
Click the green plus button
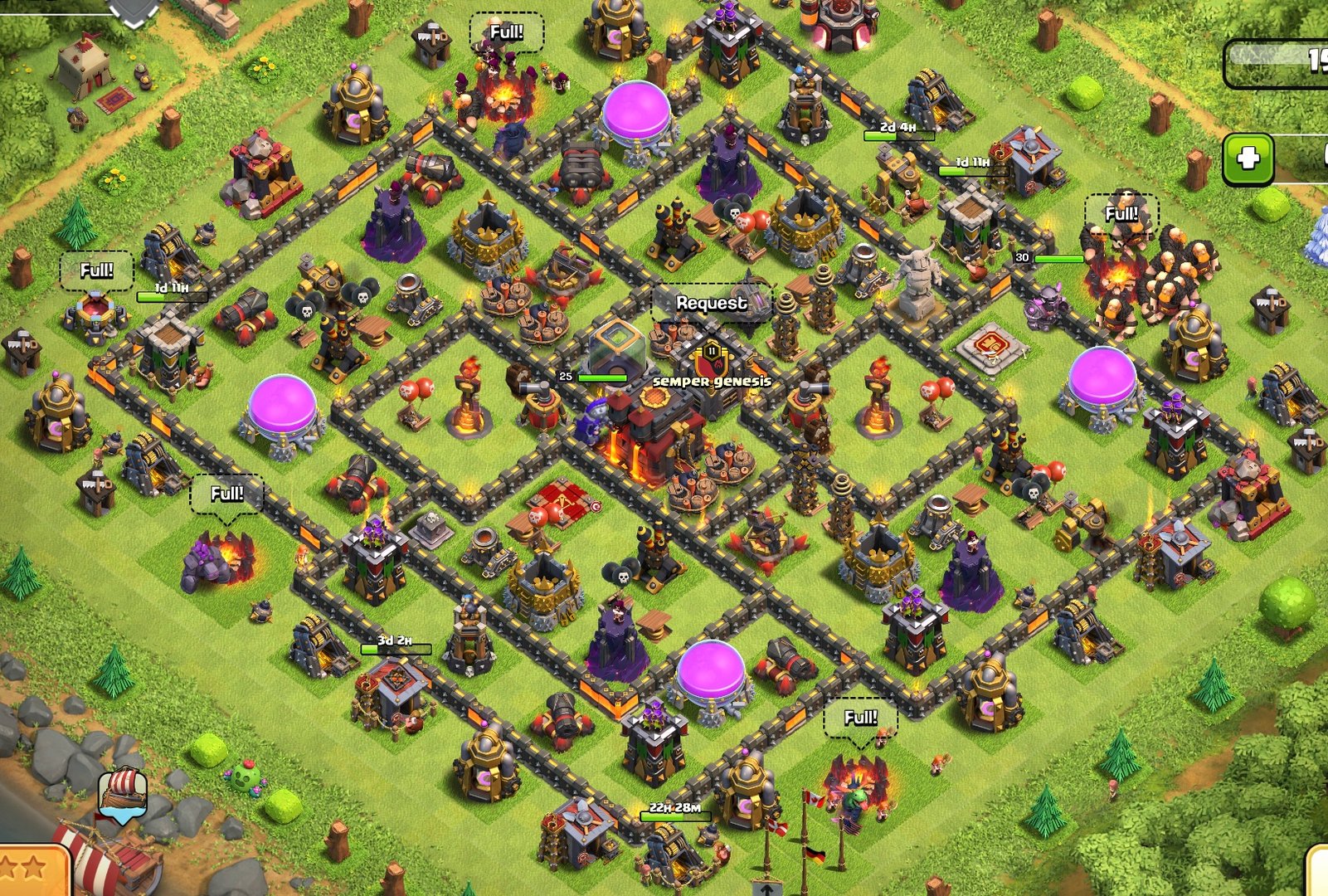pos(1248,158)
